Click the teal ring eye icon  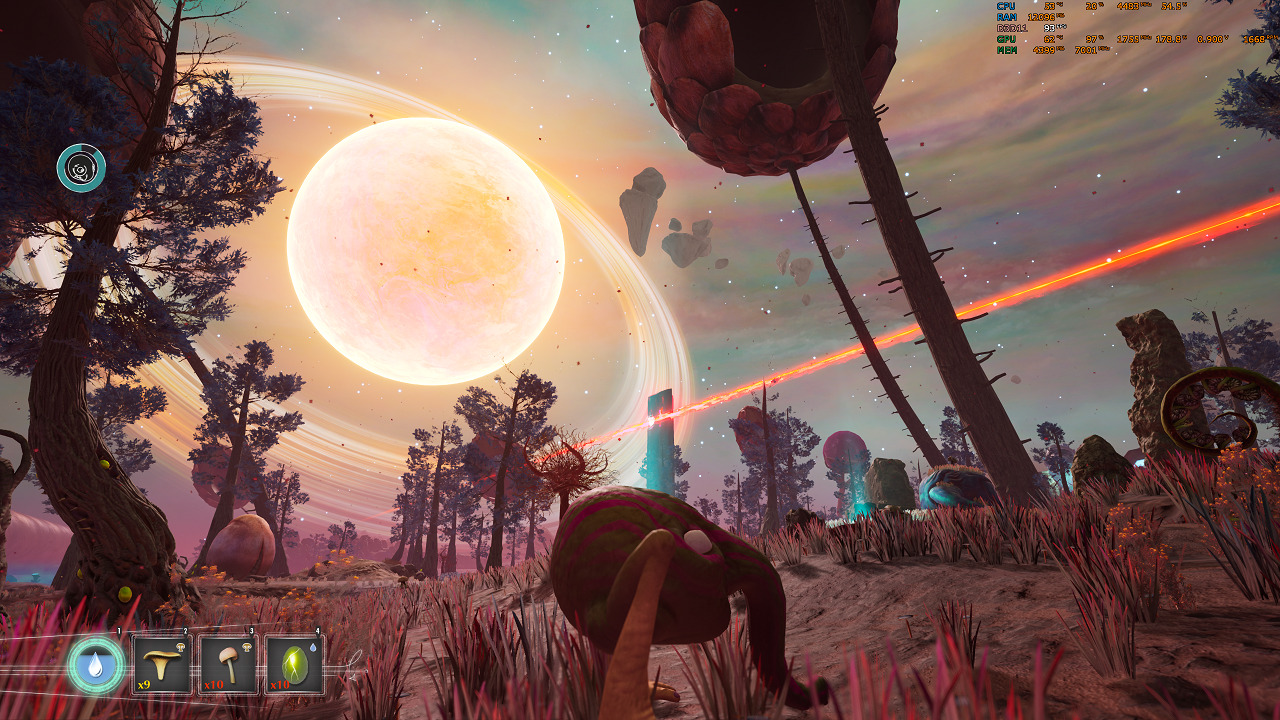tap(81, 168)
